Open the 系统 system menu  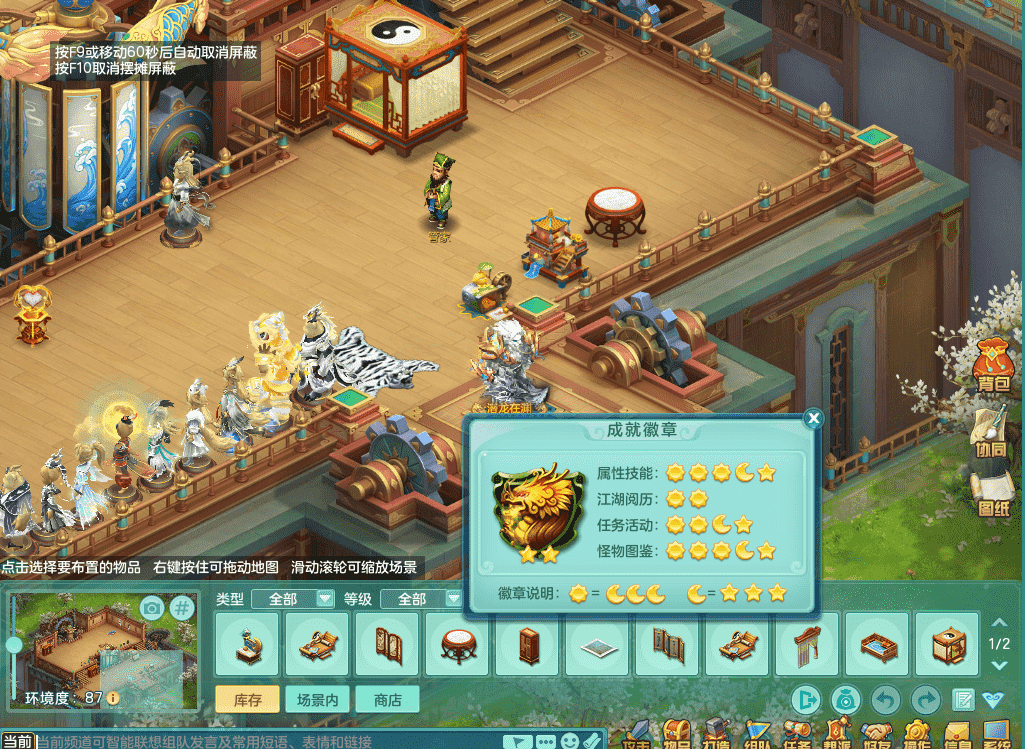pos(997,736)
